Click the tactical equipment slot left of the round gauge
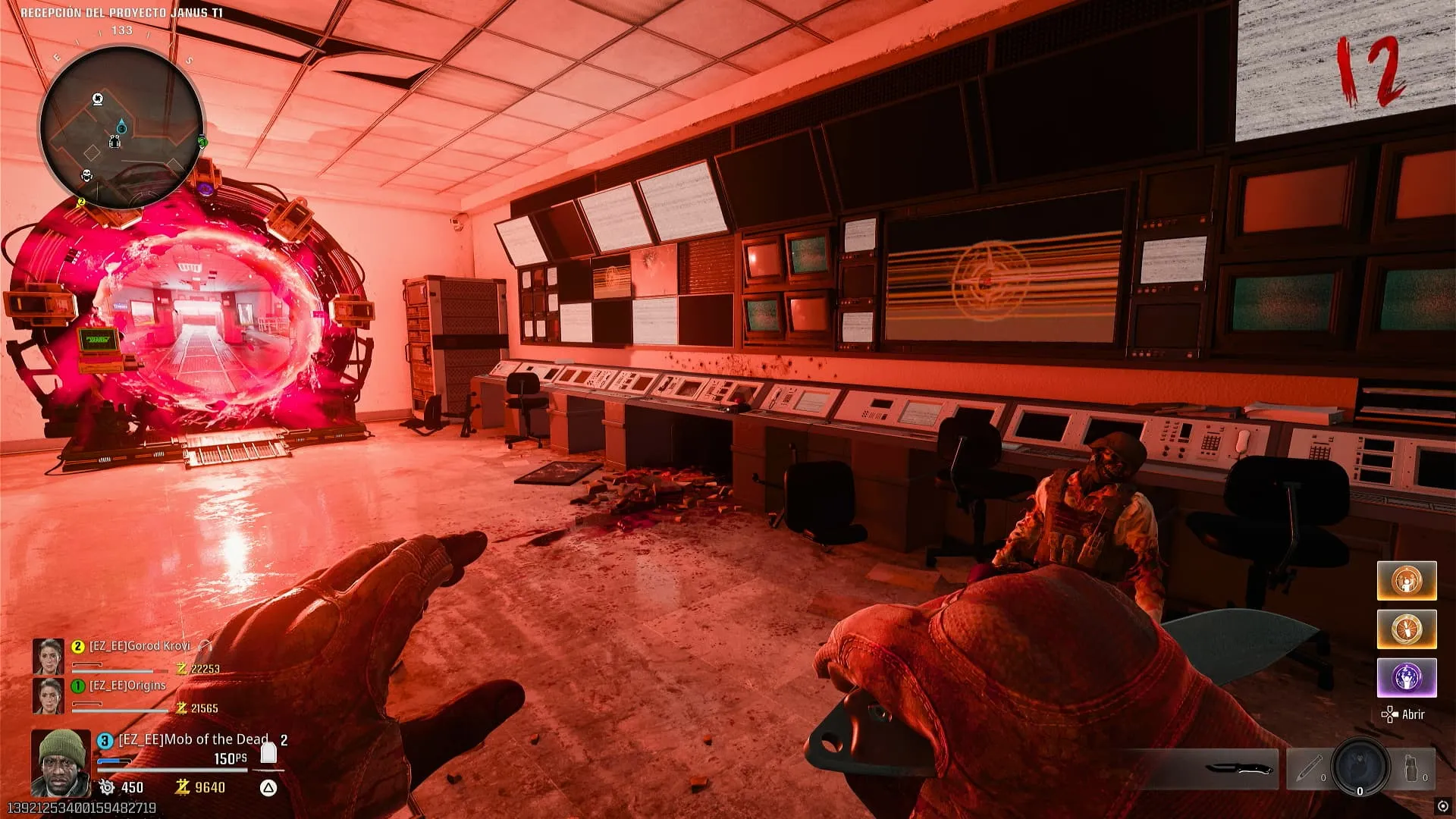 tap(1308, 769)
